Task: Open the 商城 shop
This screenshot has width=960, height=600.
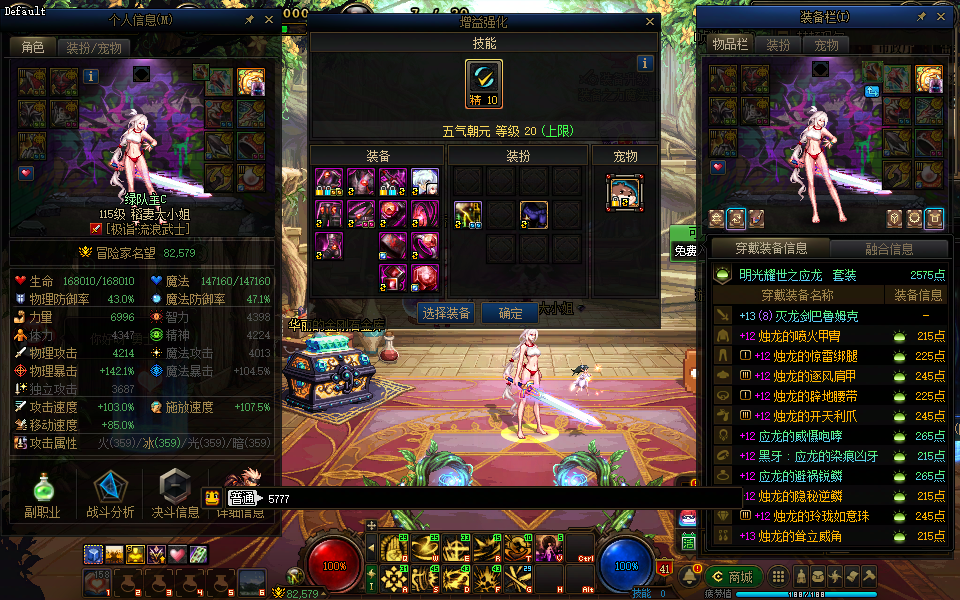Action: coord(734,576)
